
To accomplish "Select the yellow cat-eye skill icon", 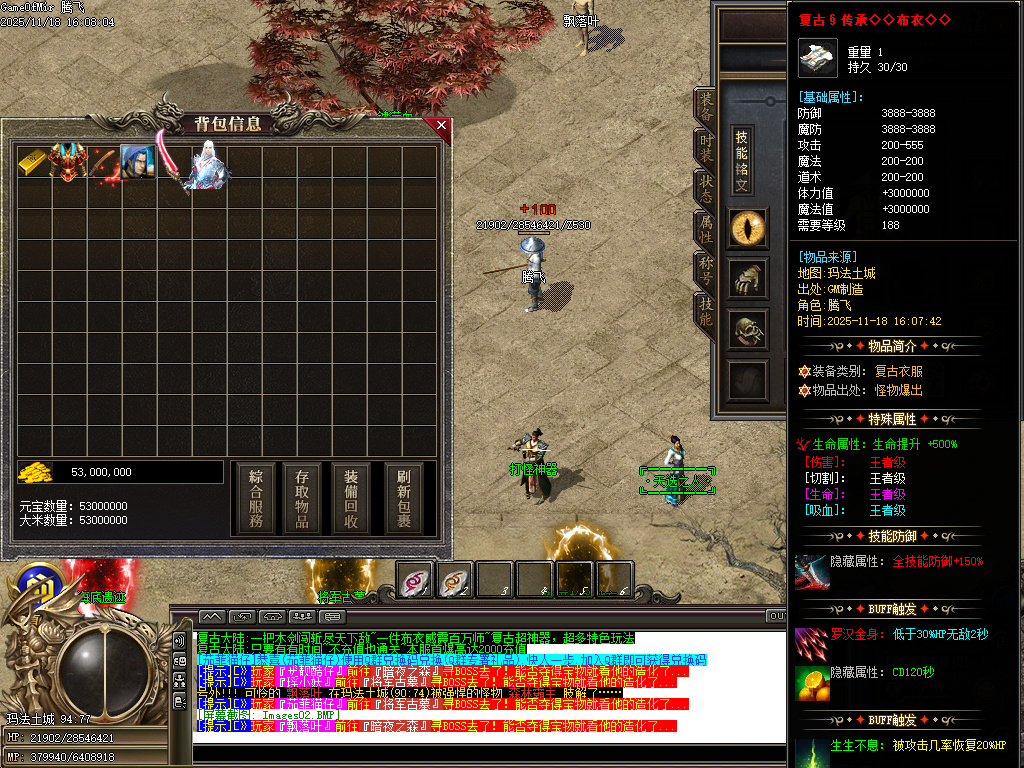I will click(748, 229).
